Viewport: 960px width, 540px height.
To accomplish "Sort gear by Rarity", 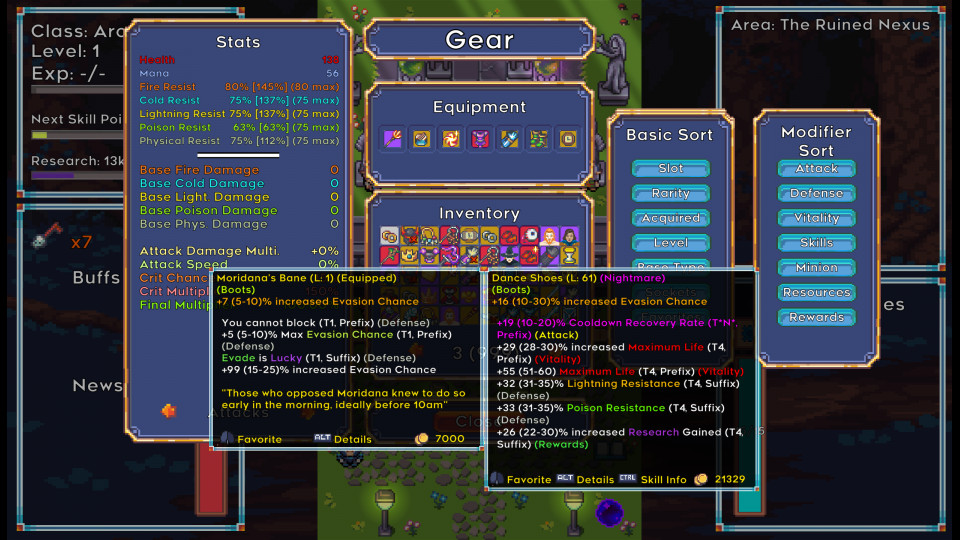I will 670,193.
